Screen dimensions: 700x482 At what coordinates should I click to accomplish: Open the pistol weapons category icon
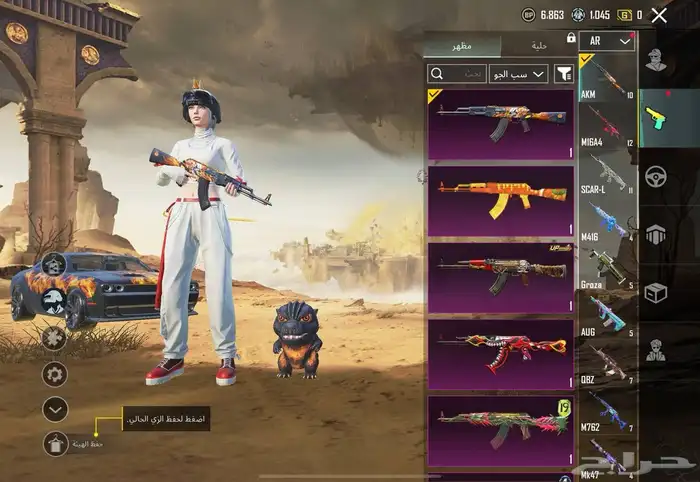[655, 116]
